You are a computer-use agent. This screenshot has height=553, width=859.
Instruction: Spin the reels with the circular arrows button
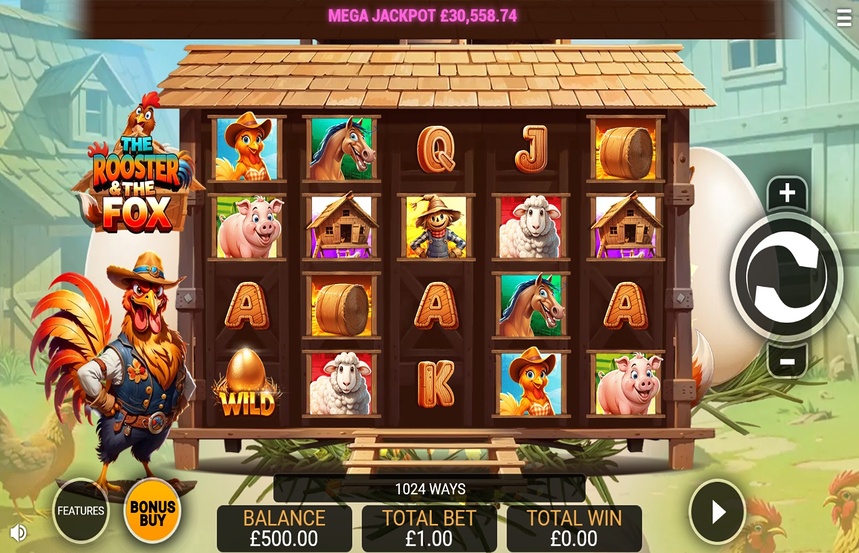[x=786, y=277]
